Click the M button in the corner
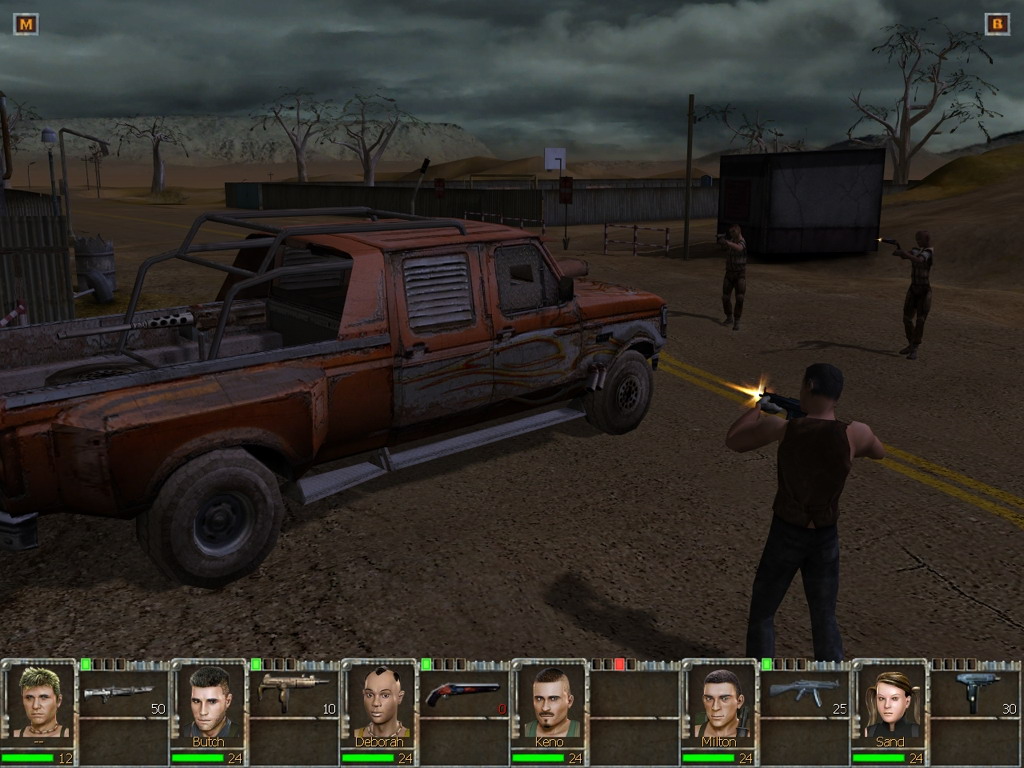Viewport: 1024px width, 768px height. coord(25,24)
